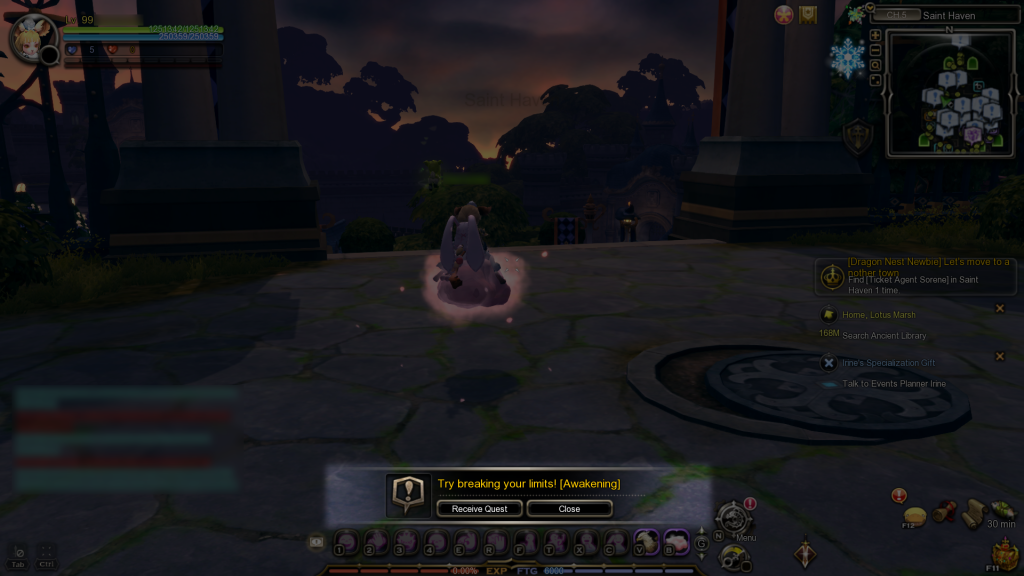The height and width of the screenshot is (576, 1024).
Task: Dismiss the Home, Lotus Marsh tracker entry
Action: click(1000, 308)
